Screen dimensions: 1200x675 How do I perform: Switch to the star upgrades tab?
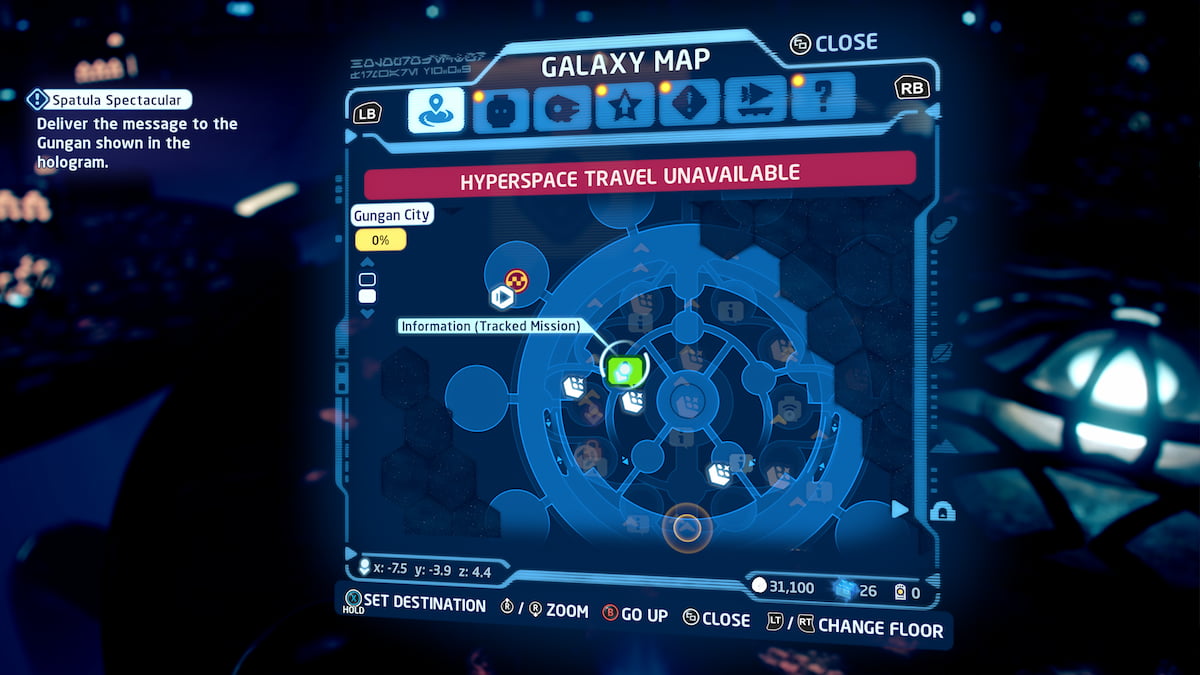tap(624, 108)
